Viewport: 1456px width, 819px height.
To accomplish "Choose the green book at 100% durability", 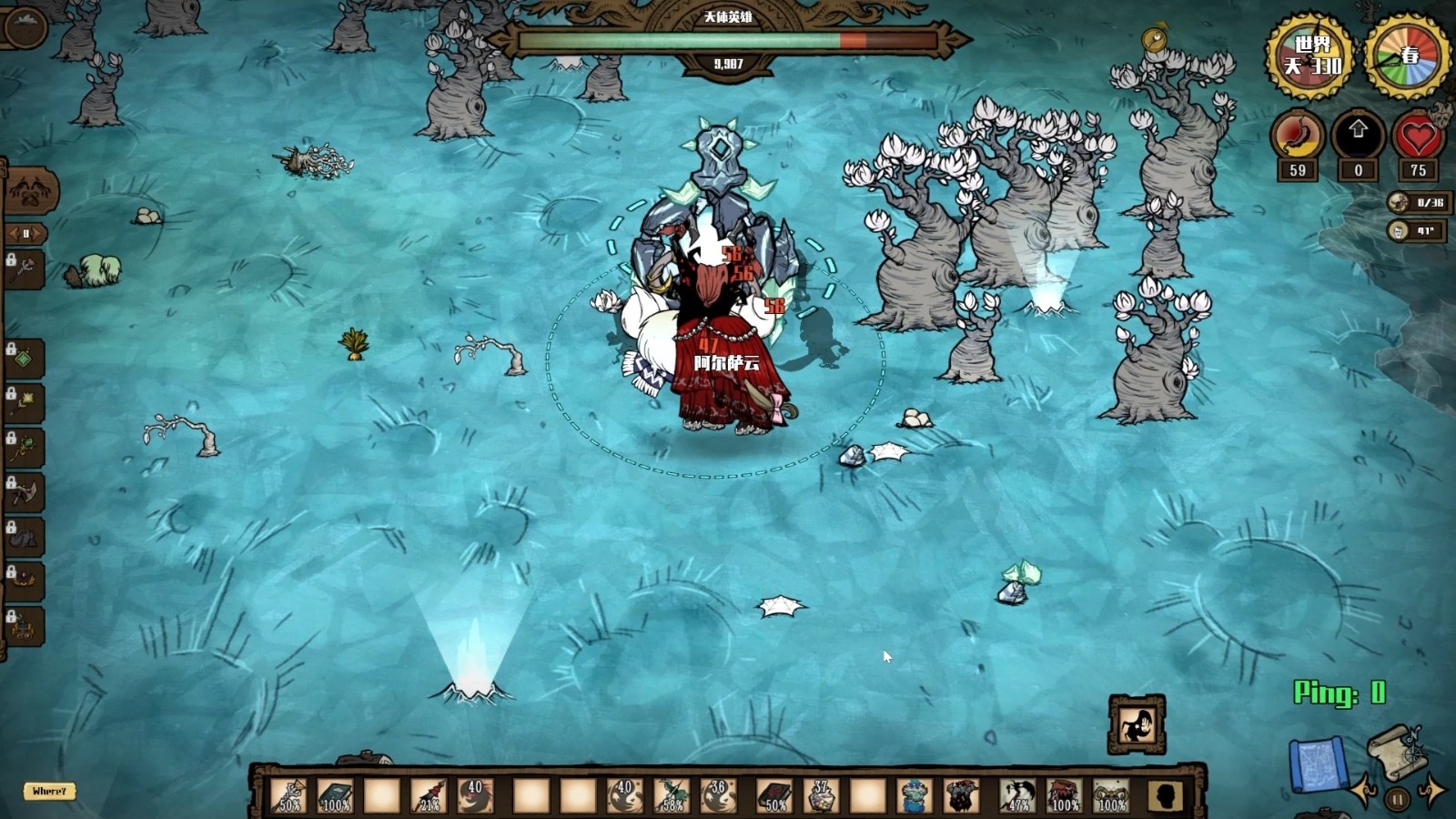I will 335,795.
